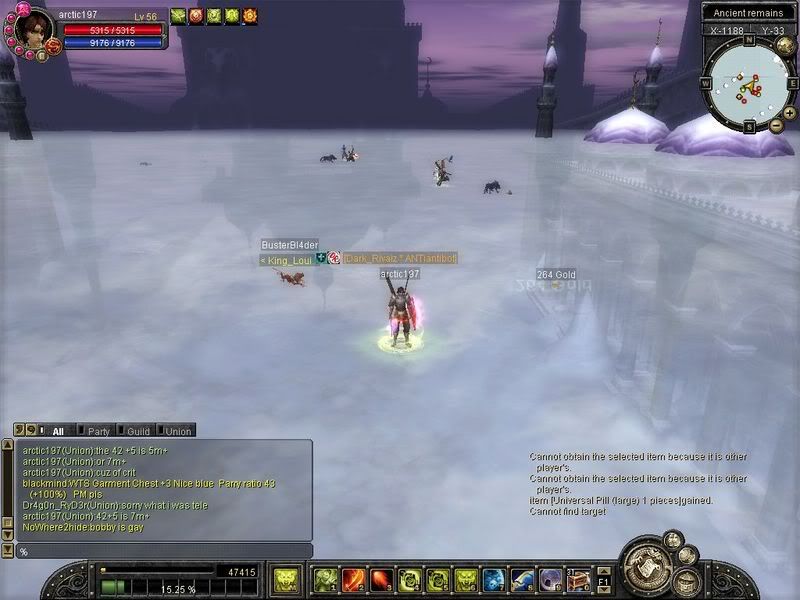Click the orange sun buff icon
800x600 pixels.
point(250,16)
